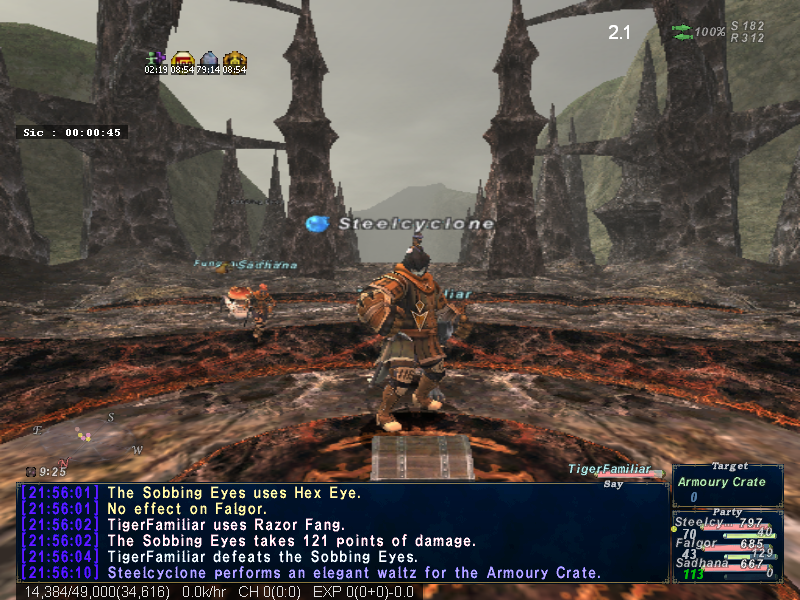Click the red and yellow status icon
This screenshot has height=600, width=800.
(182, 59)
